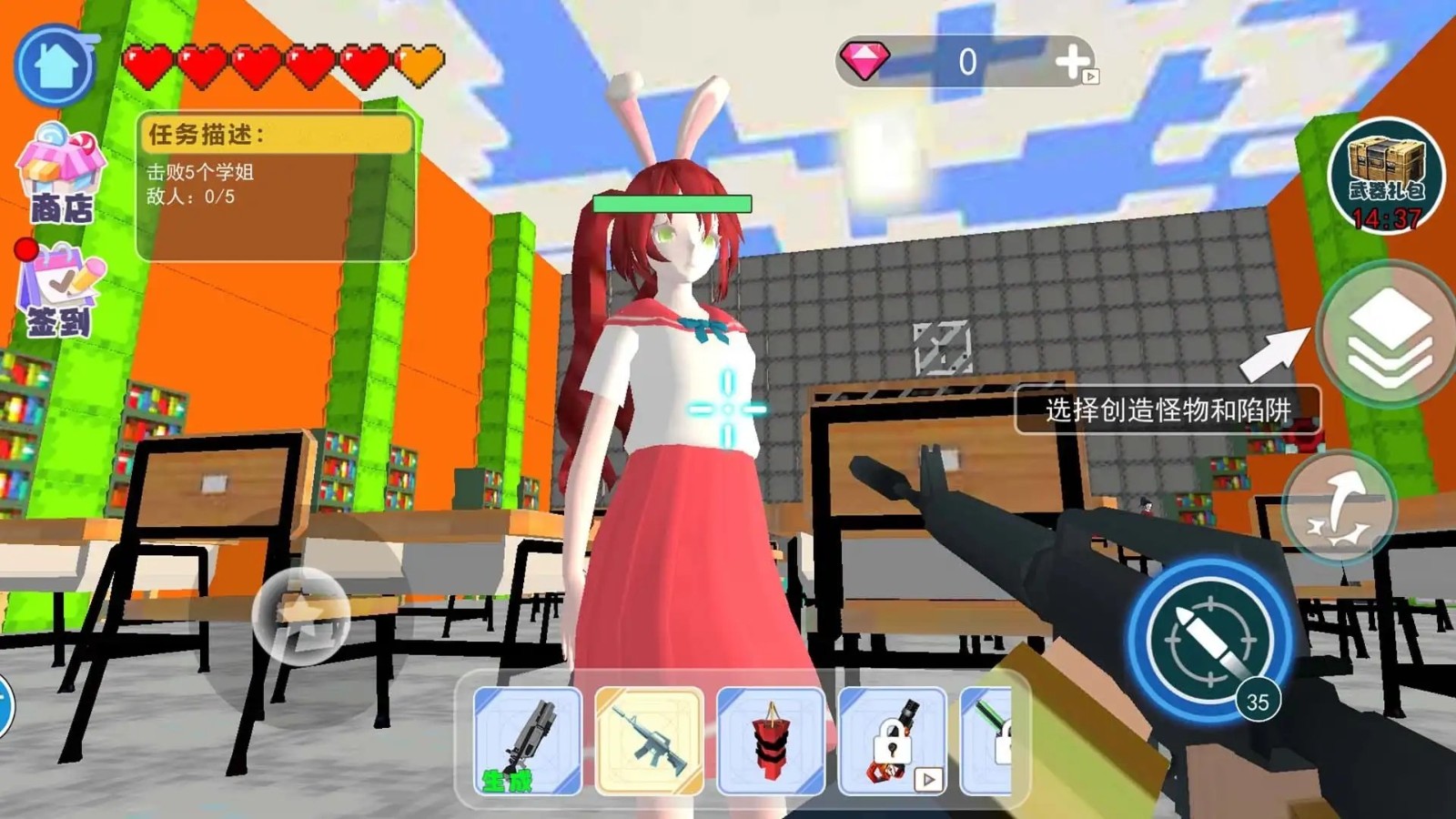The image size is (1456, 819).
Task: Tap the jump arrow button
Action: coord(1338,509)
